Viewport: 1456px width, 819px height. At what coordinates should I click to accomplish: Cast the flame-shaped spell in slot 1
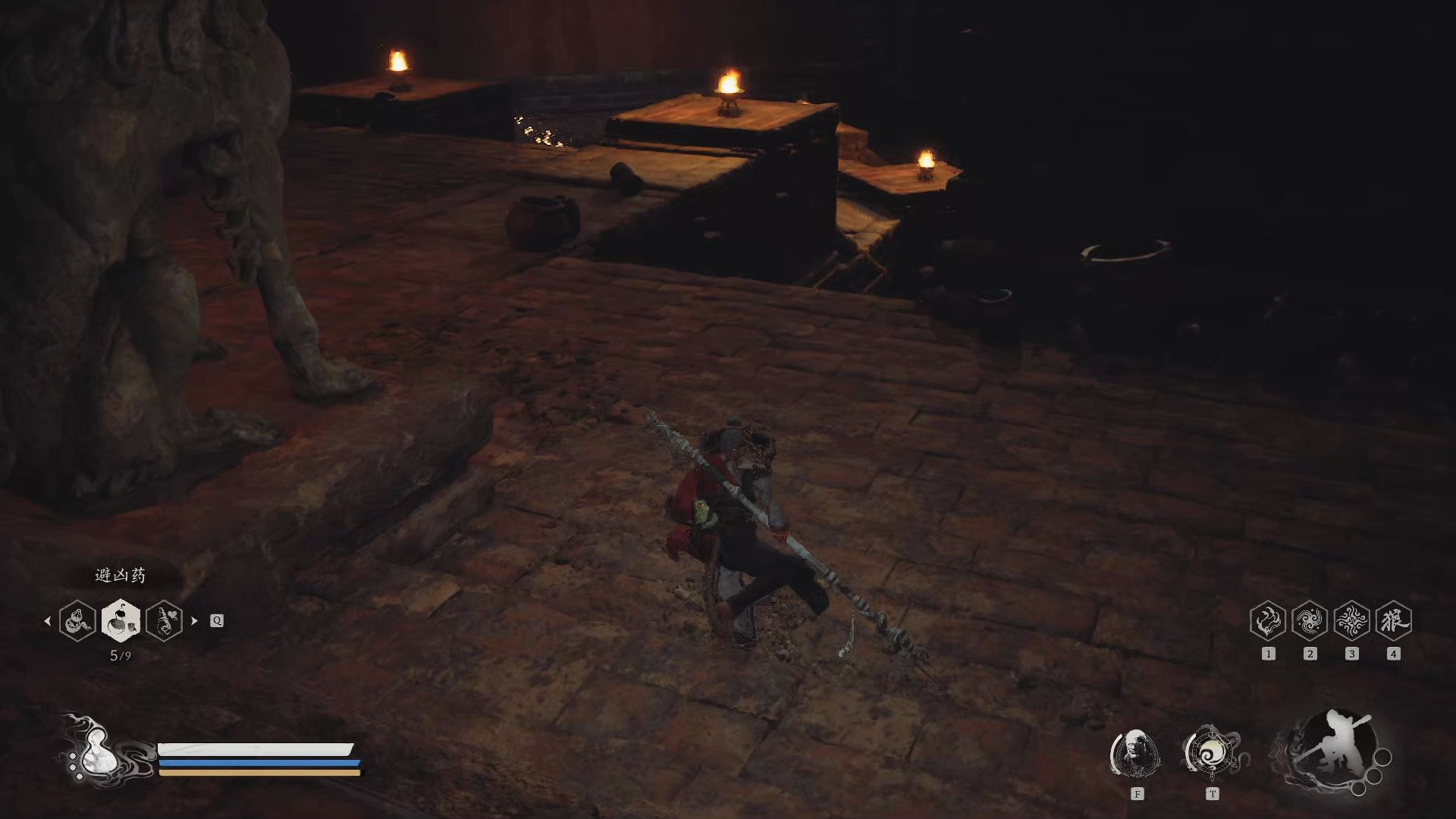tap(1268, 621)
